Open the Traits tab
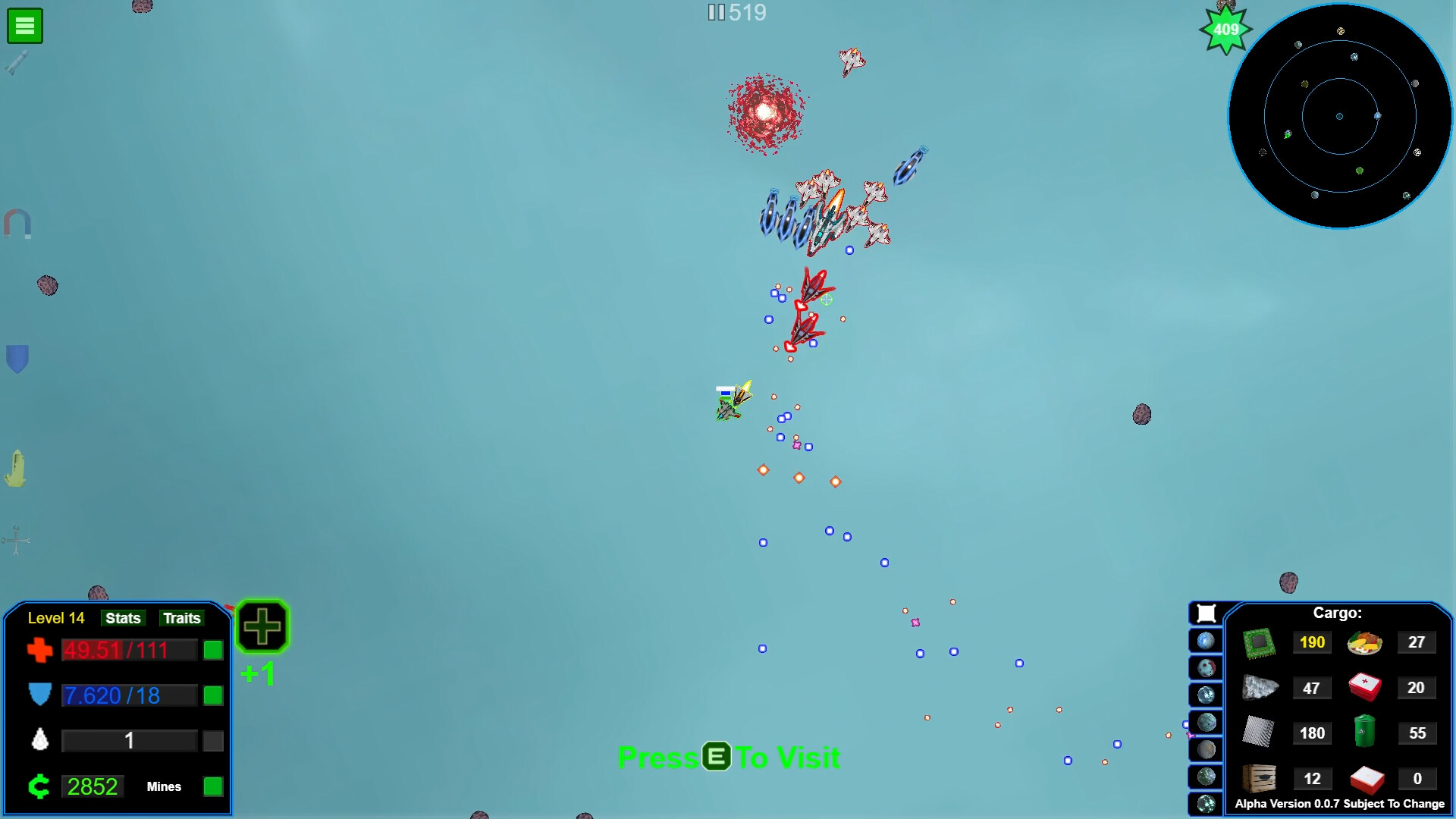1456x819 pixels. 181,618
